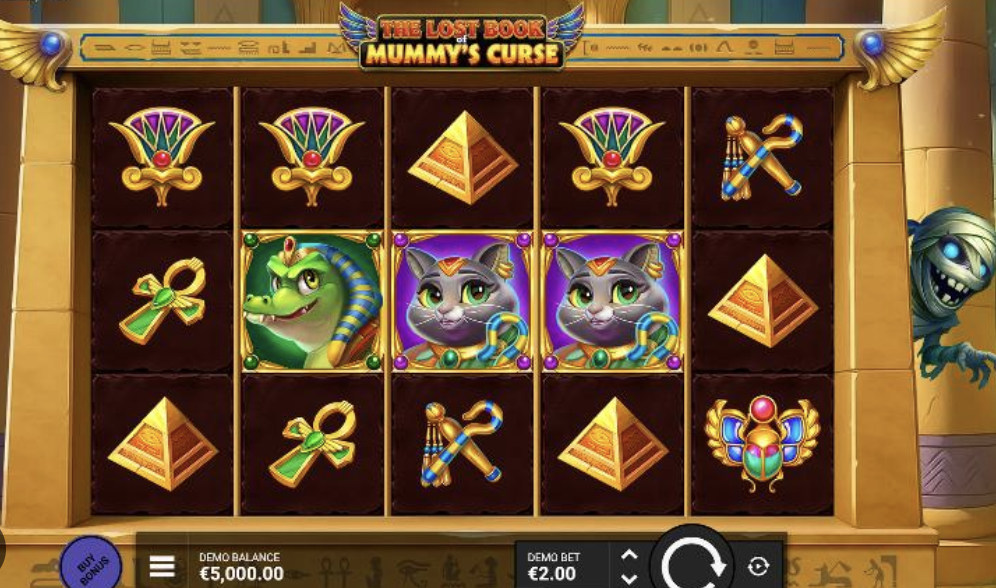Increase the demo bet amount
Viewport: 996px width, 588px height.
[628, 556]
